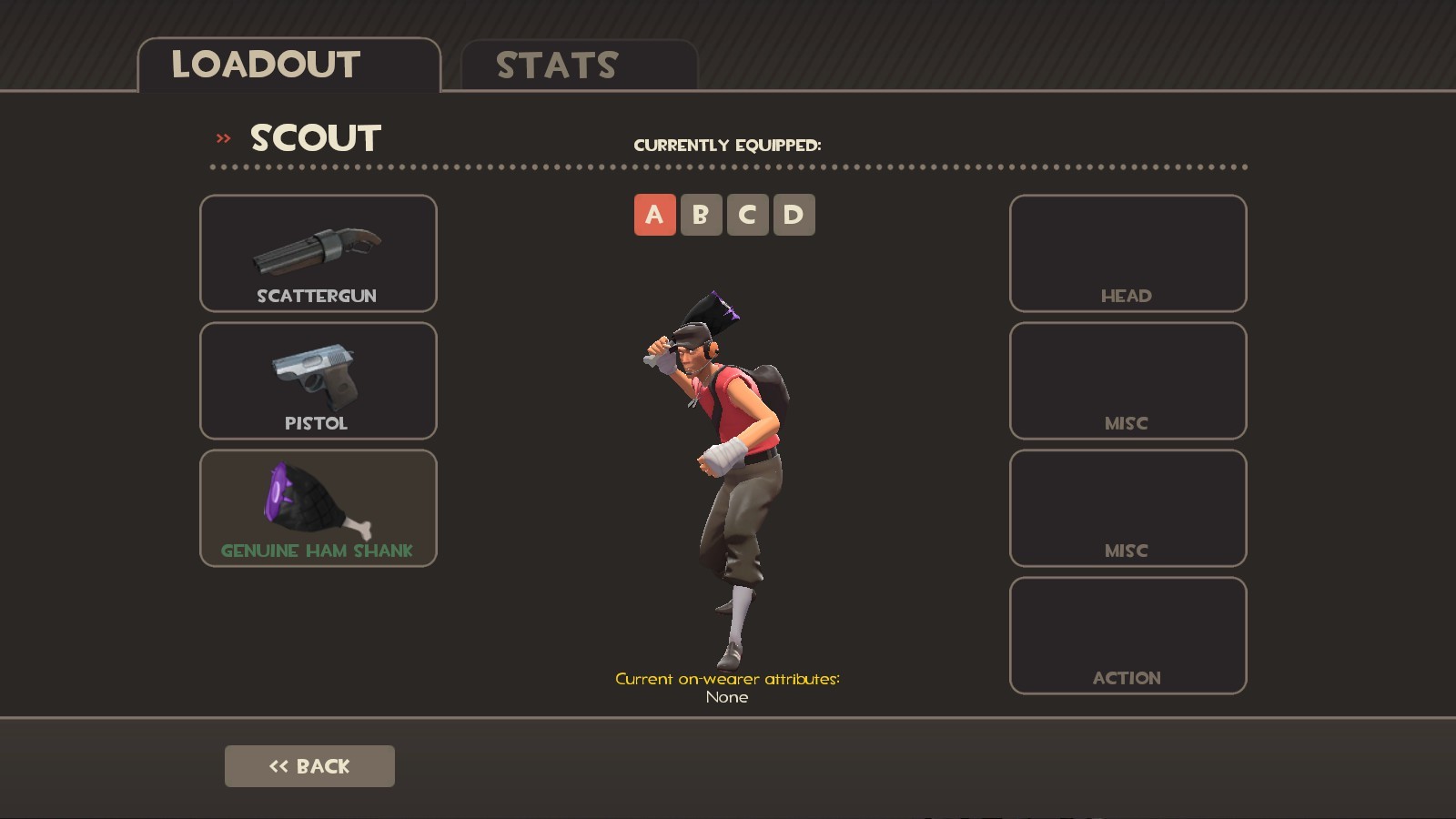The width and height of the screenshot is (1456, 819).
Task: Select the LOADOUT tab
Action: coord(266,64)
